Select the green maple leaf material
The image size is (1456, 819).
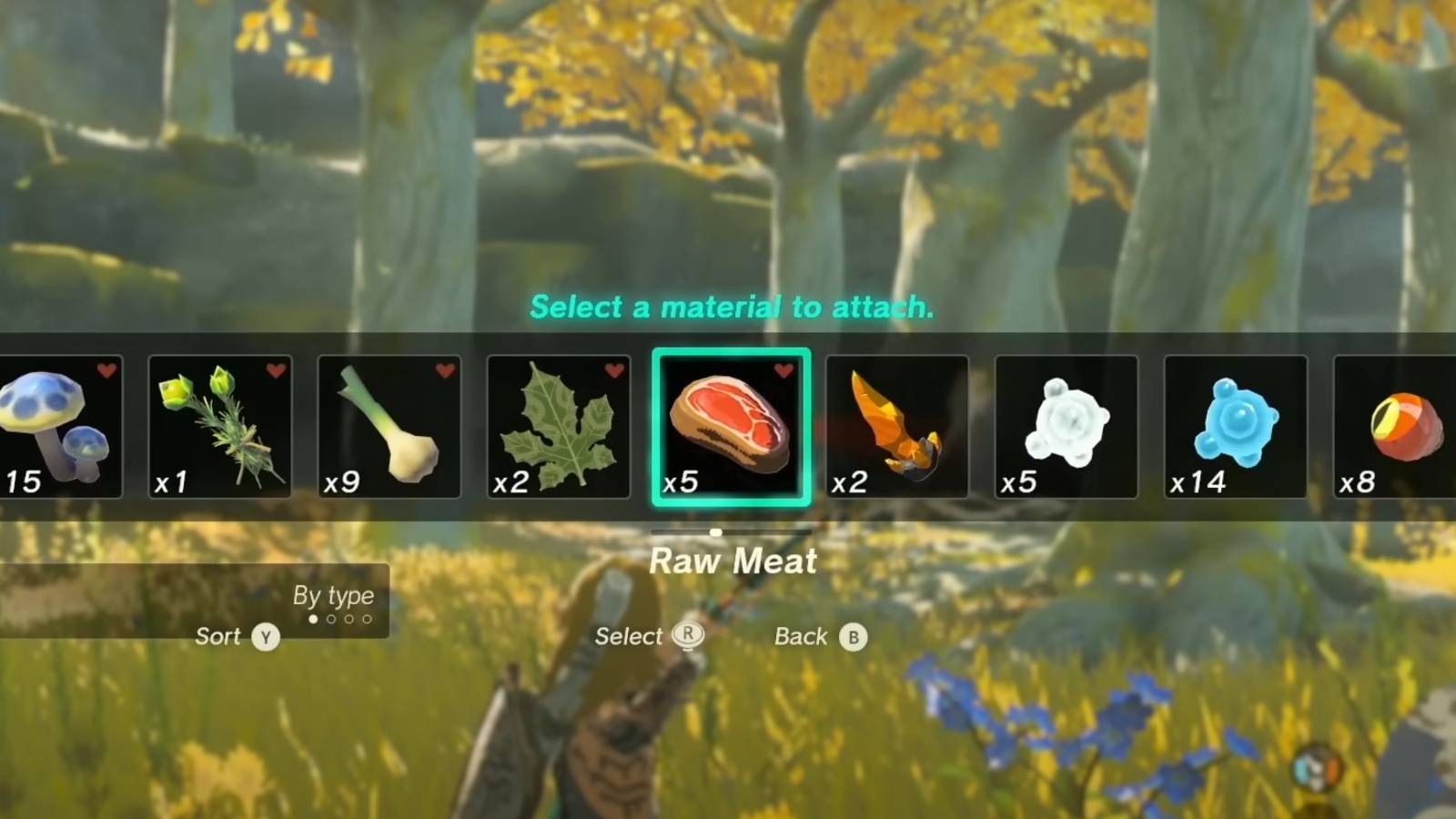click(559, 426)
